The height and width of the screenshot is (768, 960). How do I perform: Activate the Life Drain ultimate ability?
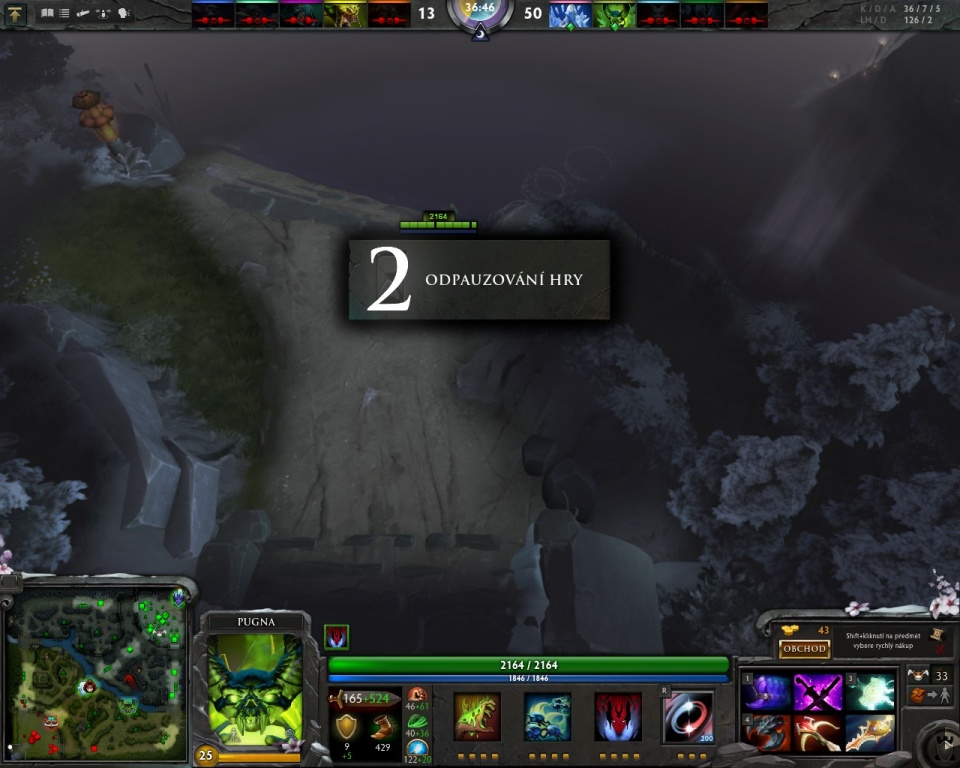tap(688, 716)
